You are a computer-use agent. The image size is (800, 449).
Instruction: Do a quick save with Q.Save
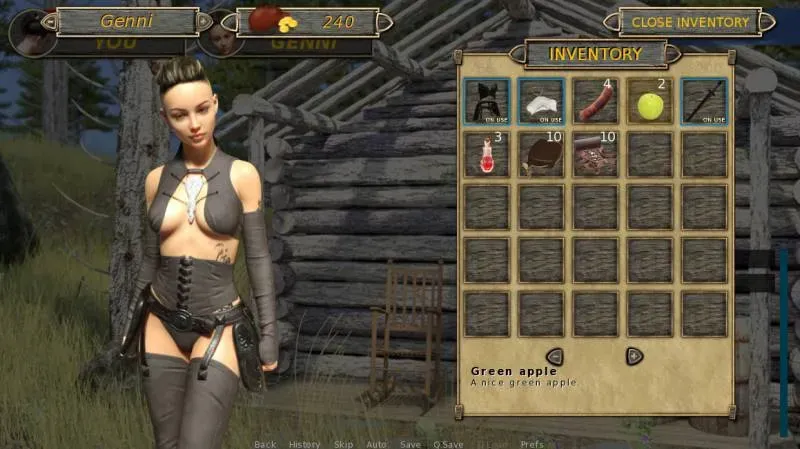(448, 444)
